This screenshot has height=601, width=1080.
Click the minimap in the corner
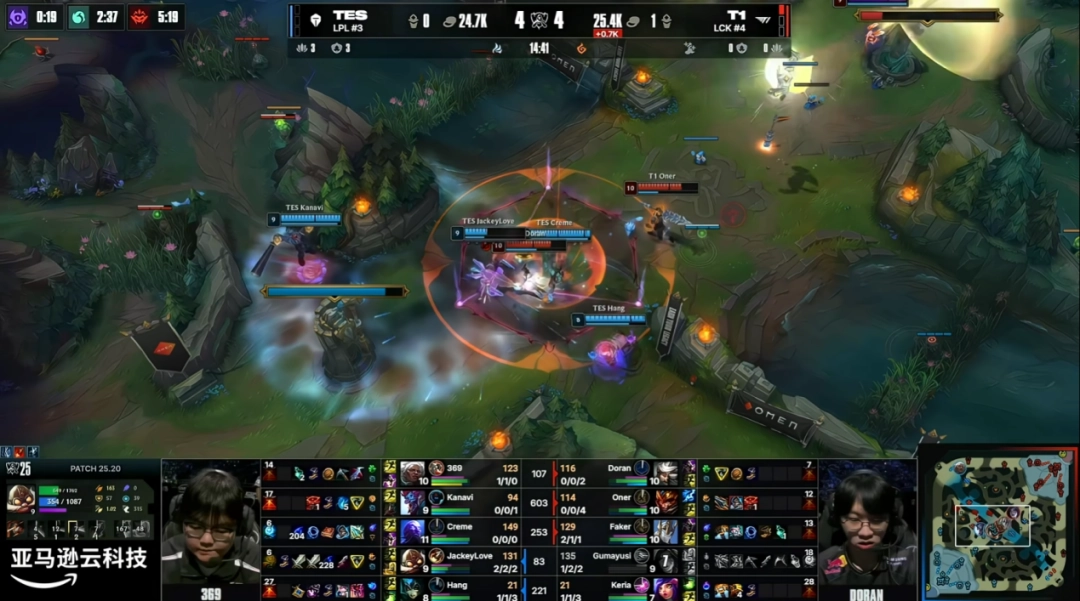point(997,524)
